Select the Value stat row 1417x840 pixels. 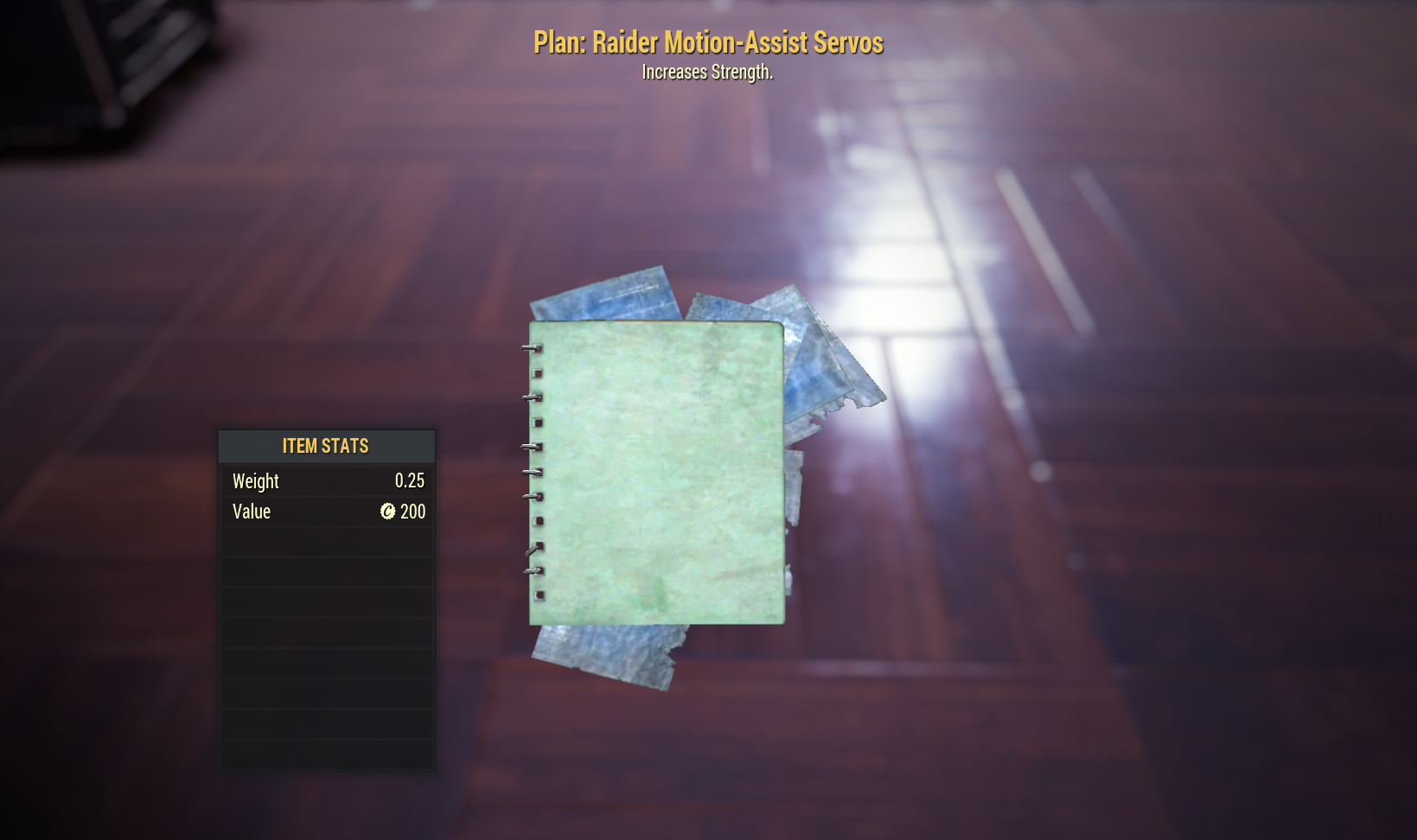pyautogui.click(x=327, y=512)
